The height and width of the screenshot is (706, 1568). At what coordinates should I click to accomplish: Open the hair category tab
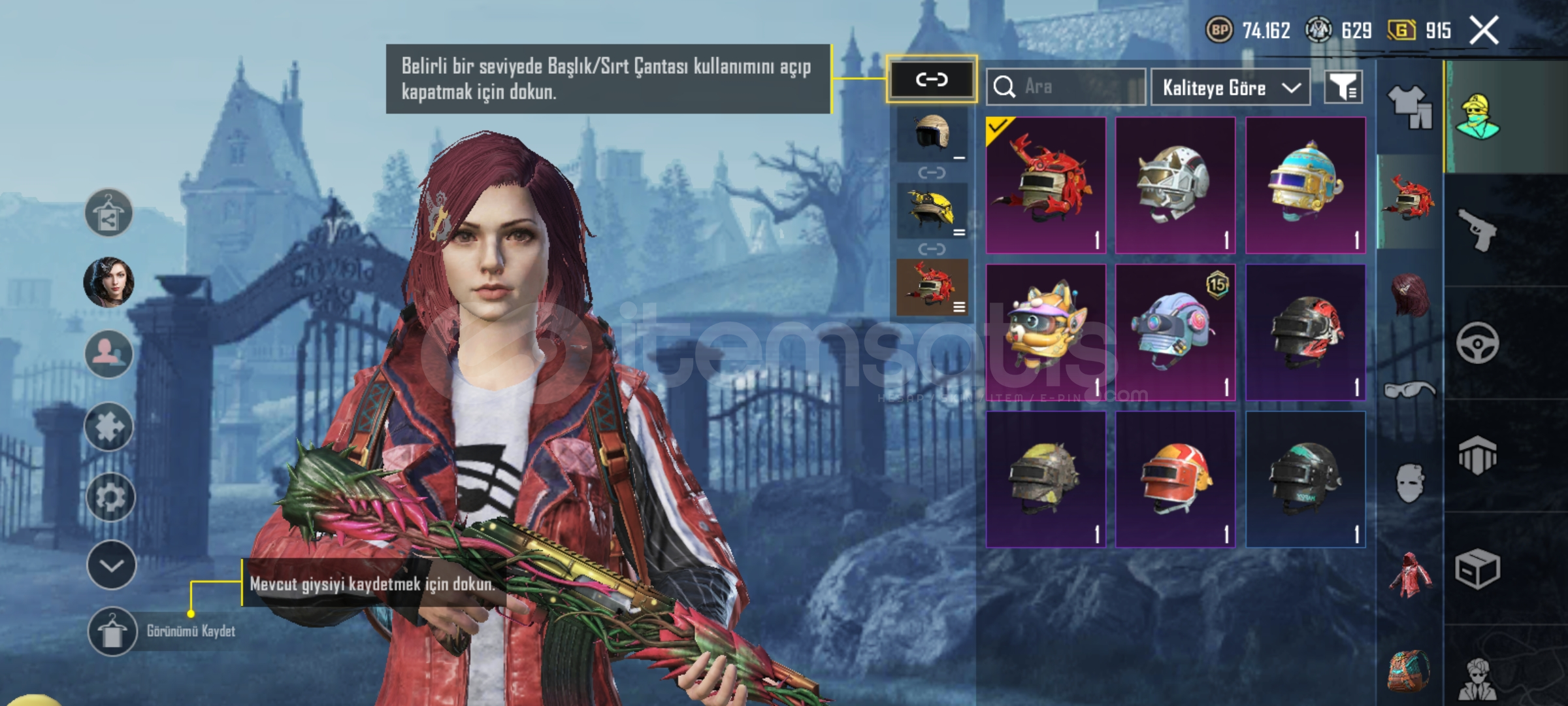(1409, 295)
